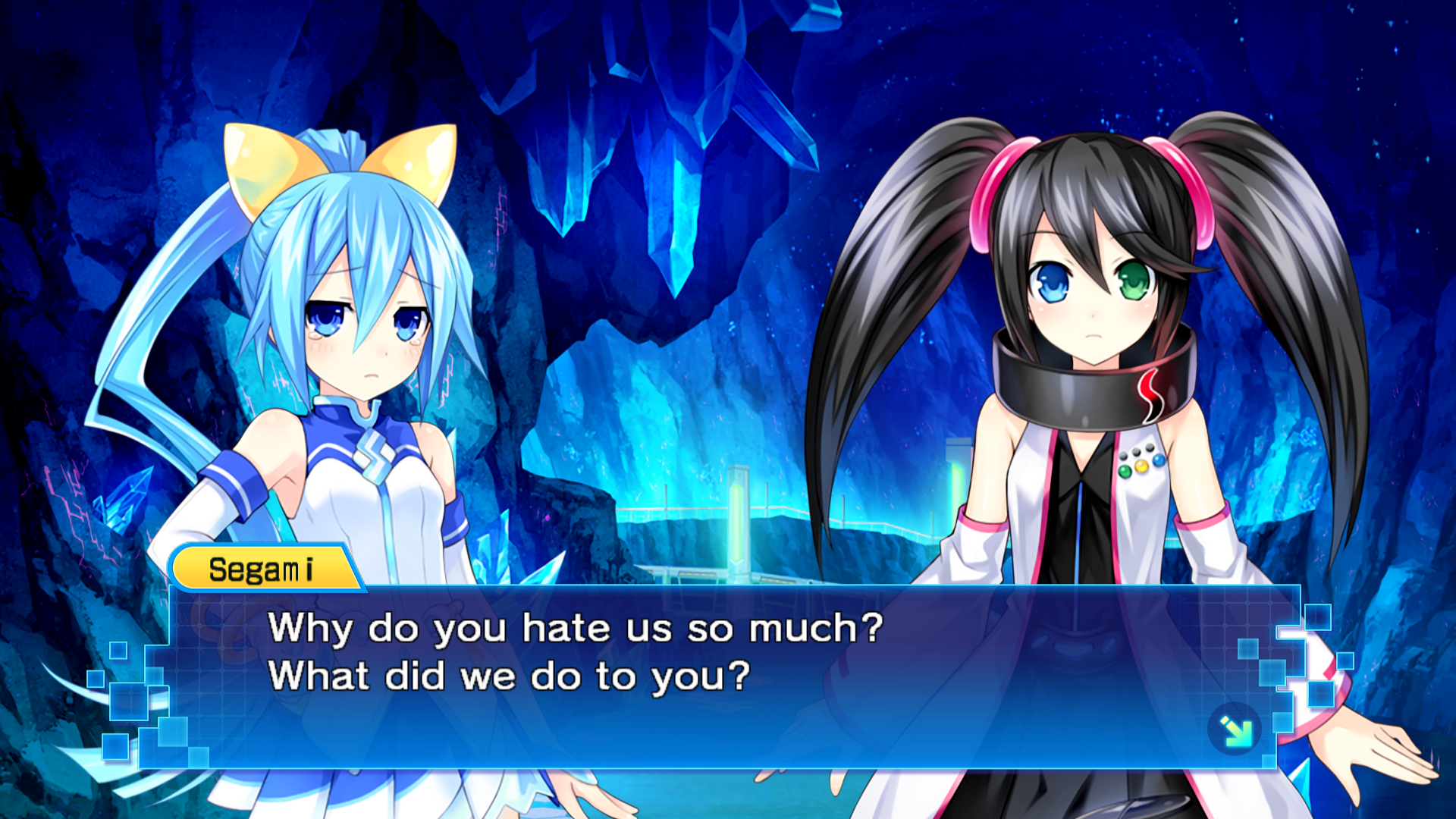Click the yellow button on the white jacket
1456x819 pixels.
pos(1141,466)
